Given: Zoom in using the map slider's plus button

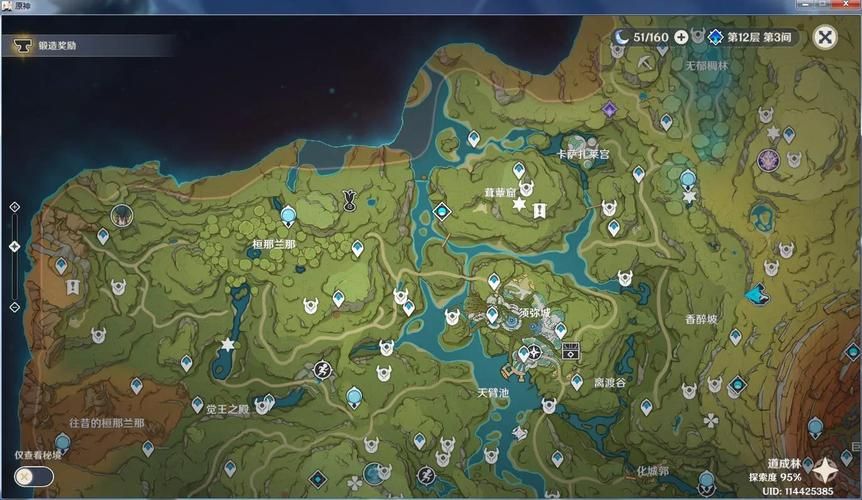Looking at the screenshot, I should click(14, 207).
